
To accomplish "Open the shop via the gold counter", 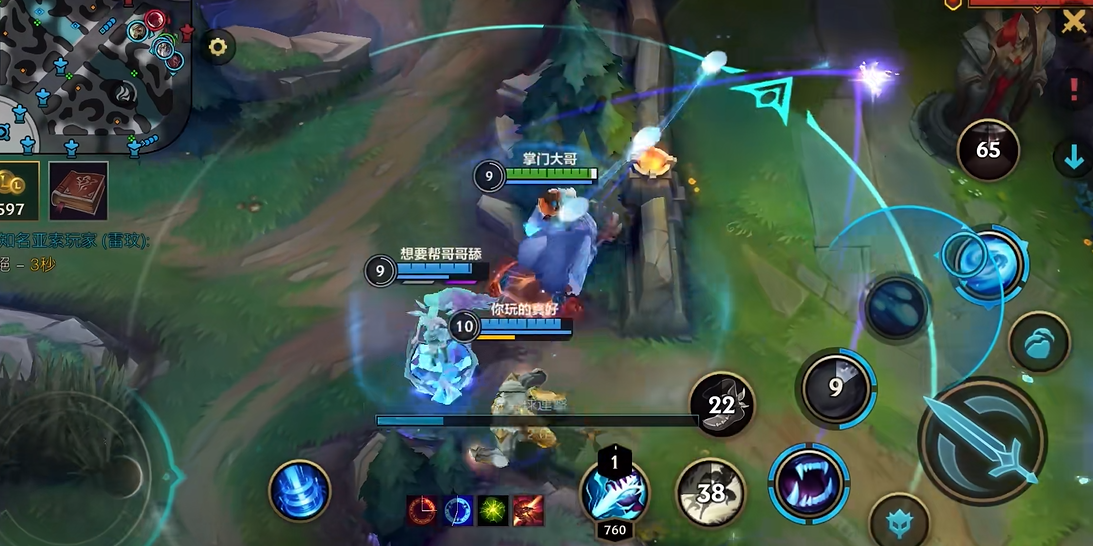I will point(18,190).
